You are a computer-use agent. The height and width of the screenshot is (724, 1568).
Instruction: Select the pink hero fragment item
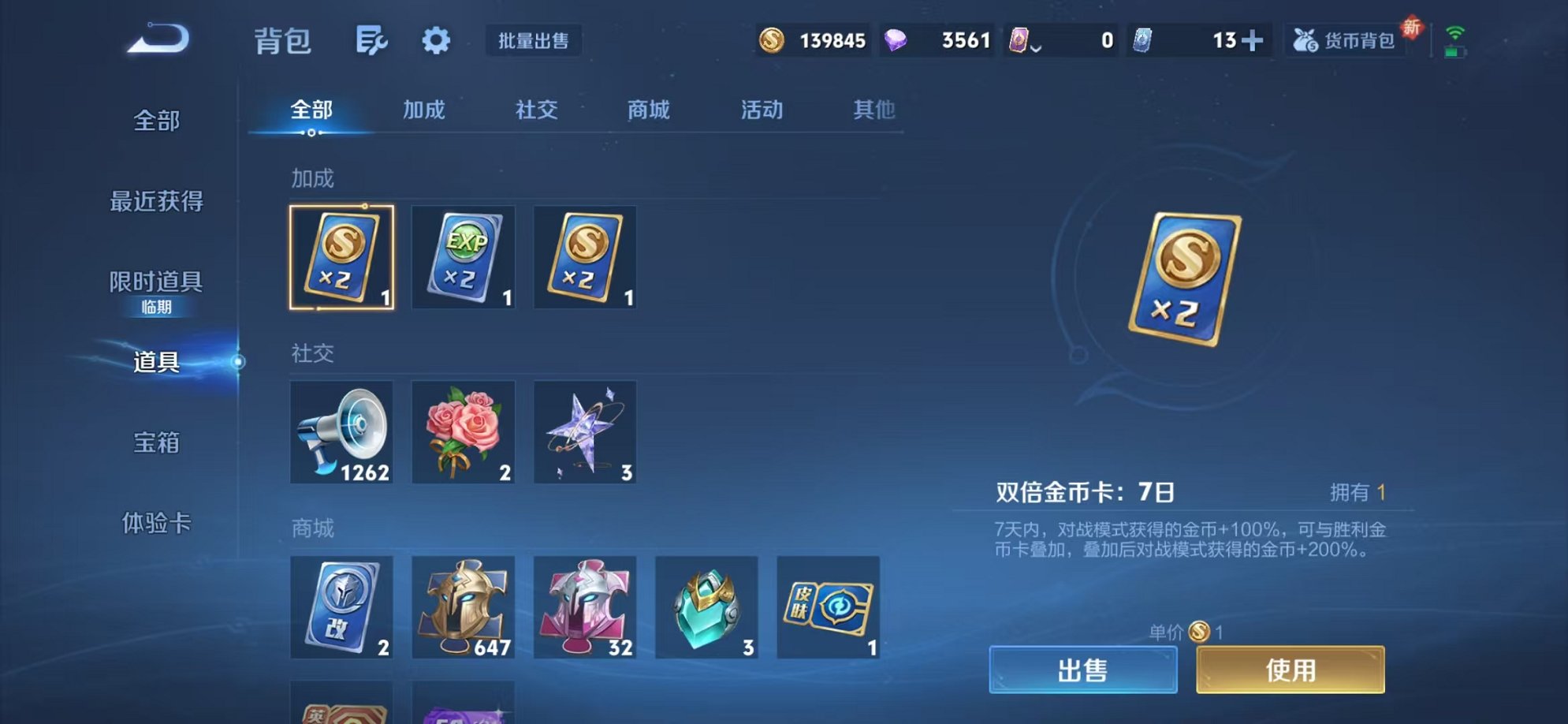[585, 608]
